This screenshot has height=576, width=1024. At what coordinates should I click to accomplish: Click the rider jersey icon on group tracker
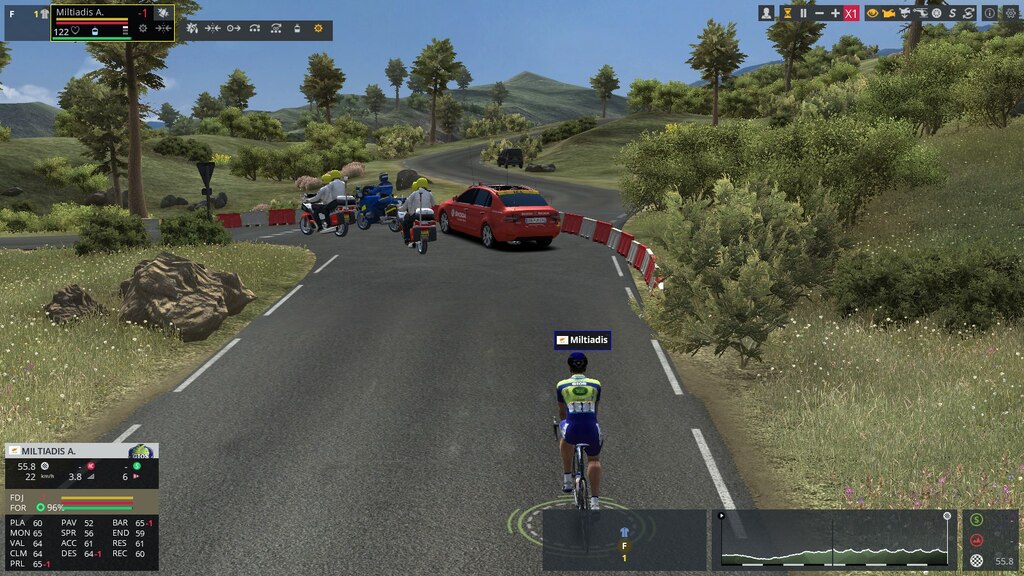click(x=625, y=532)
